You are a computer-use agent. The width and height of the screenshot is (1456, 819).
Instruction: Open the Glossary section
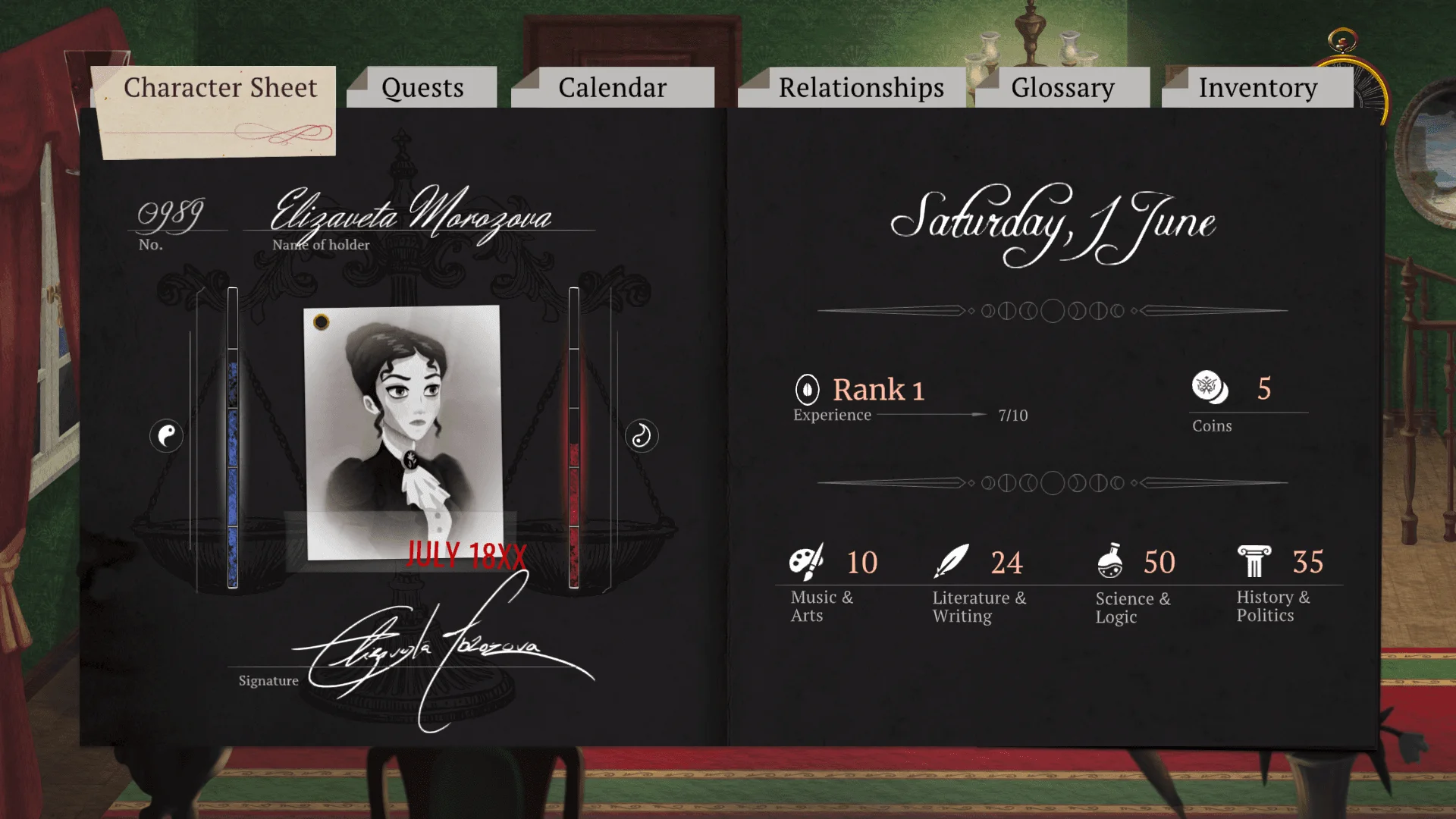click(x=1062, y=87)
